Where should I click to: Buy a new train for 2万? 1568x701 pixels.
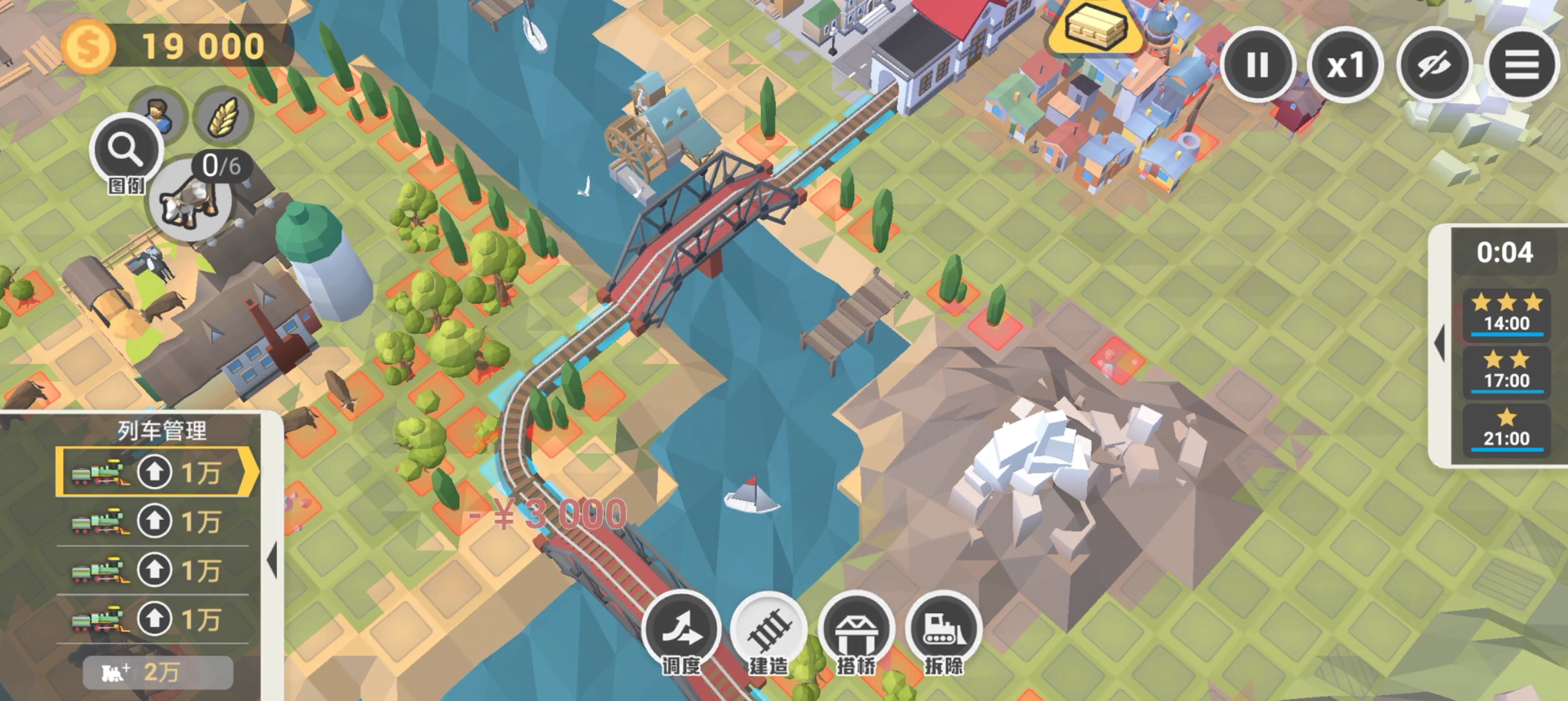(158, 672)
